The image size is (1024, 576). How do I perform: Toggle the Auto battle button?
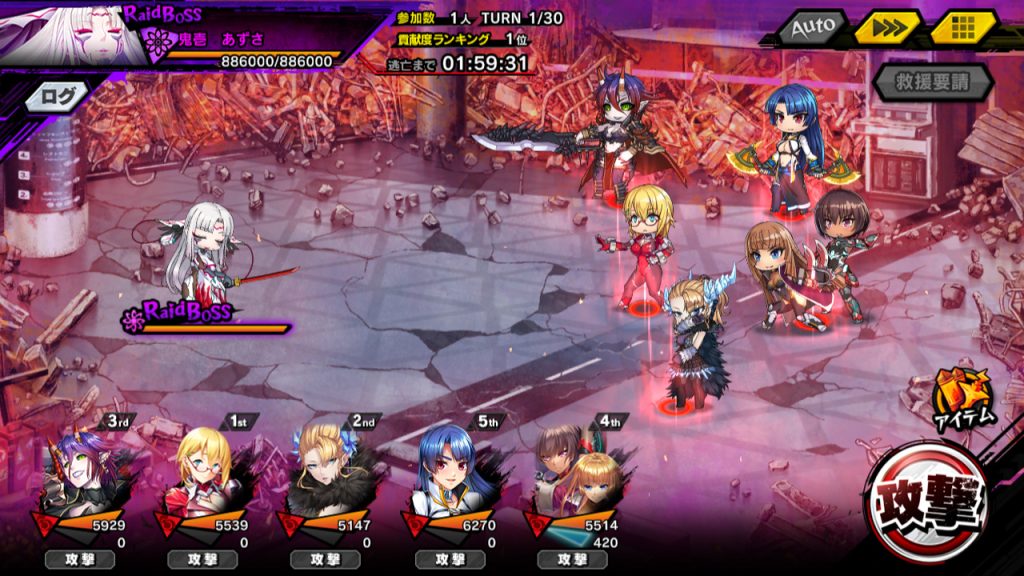pyautogui.click(x=812, y=28)
